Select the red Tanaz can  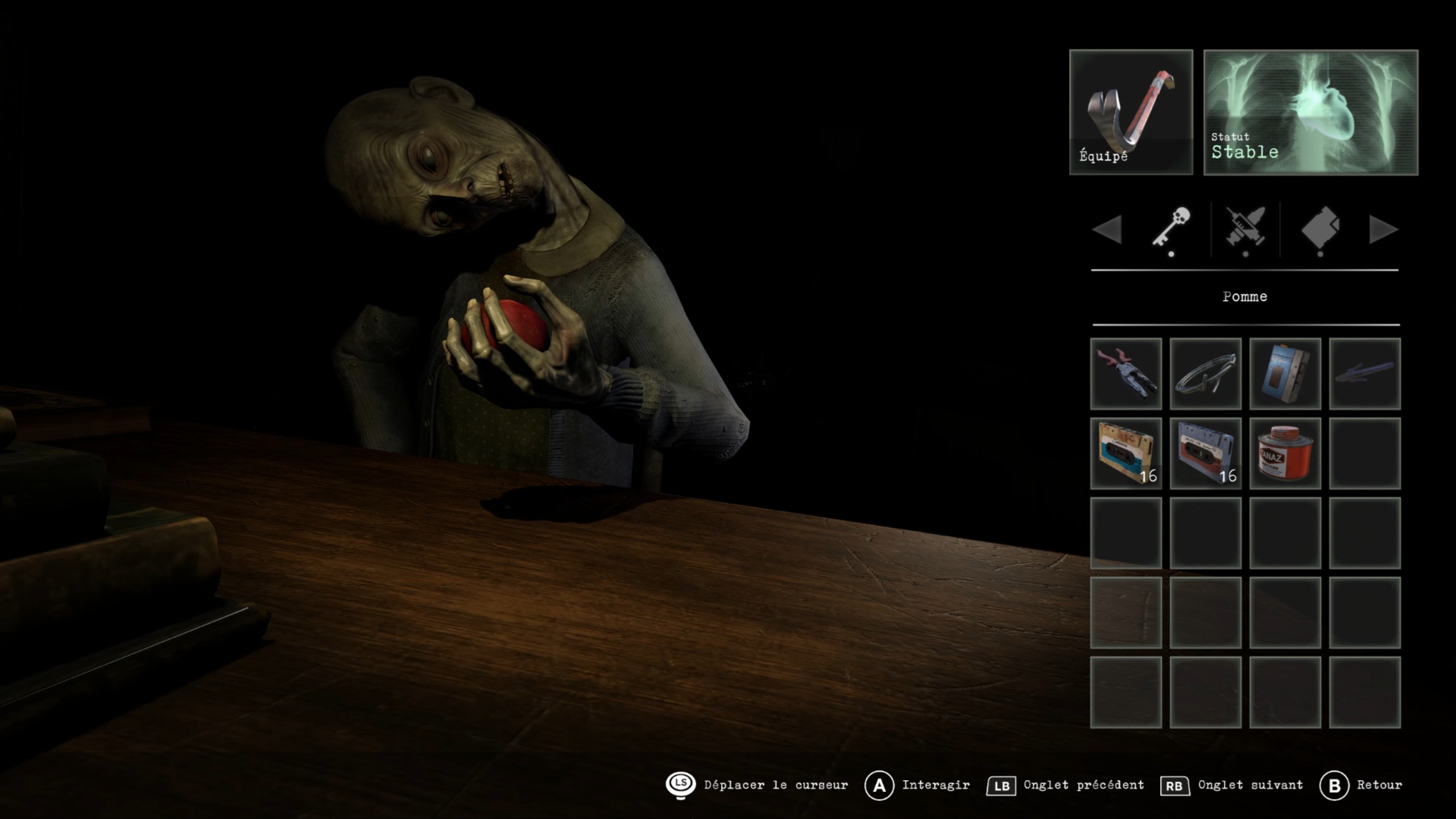[1285, 453]
